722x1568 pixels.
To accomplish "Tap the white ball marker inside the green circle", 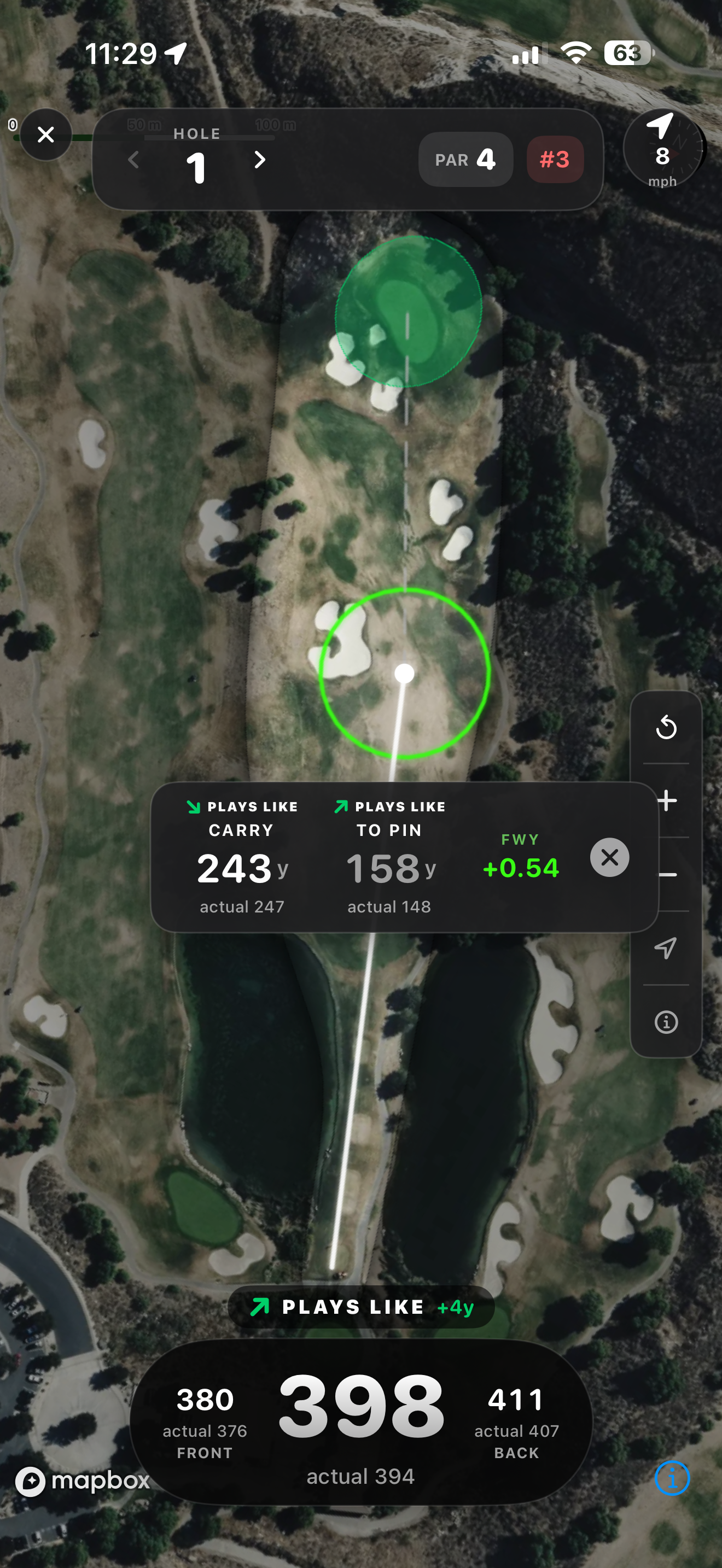I will (404, 673).
